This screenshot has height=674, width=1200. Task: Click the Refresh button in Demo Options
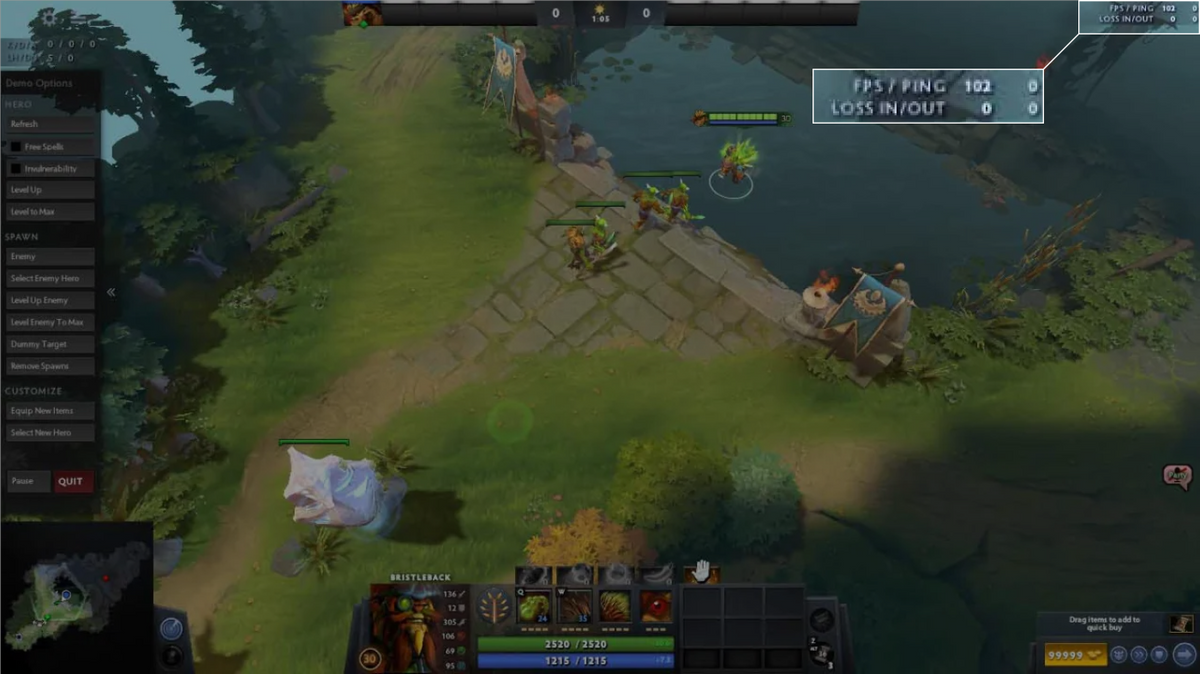51,124
